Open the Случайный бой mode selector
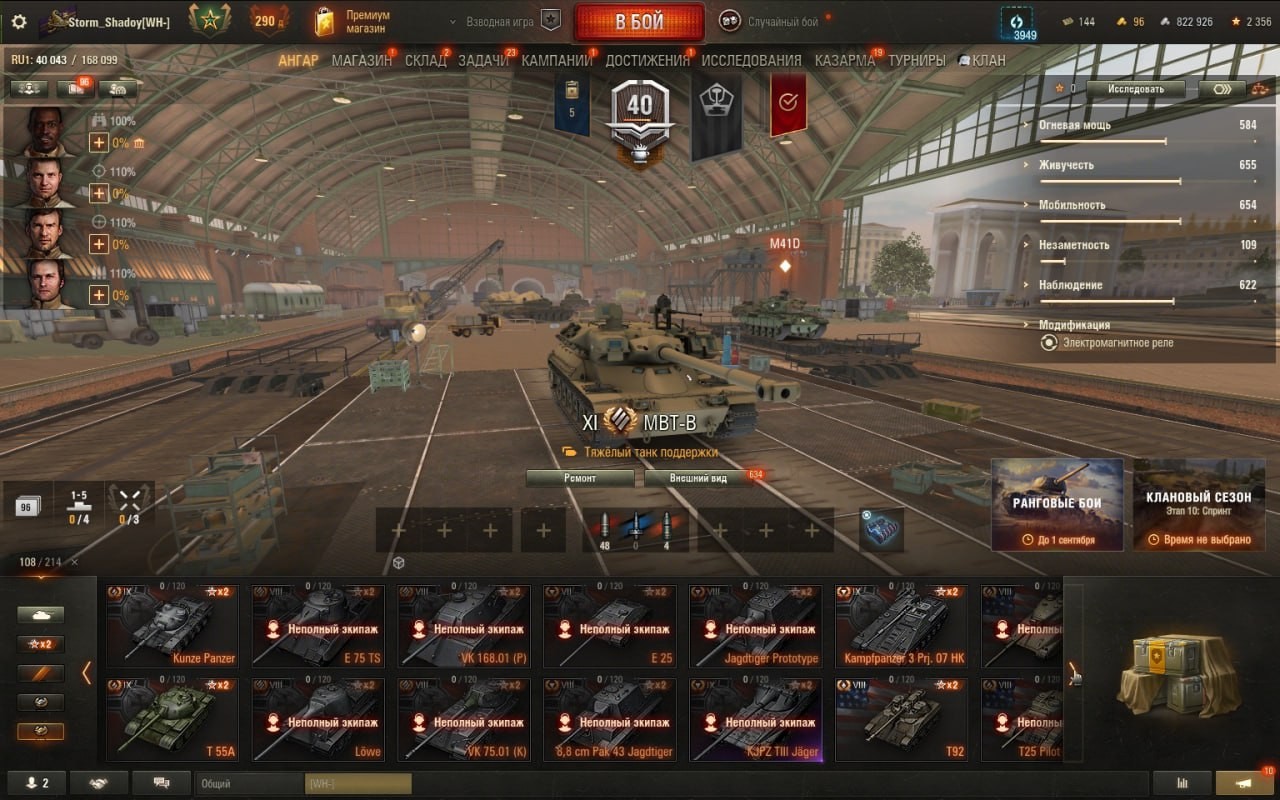Viewport: 1280px width, 800px height. [778, 22]
